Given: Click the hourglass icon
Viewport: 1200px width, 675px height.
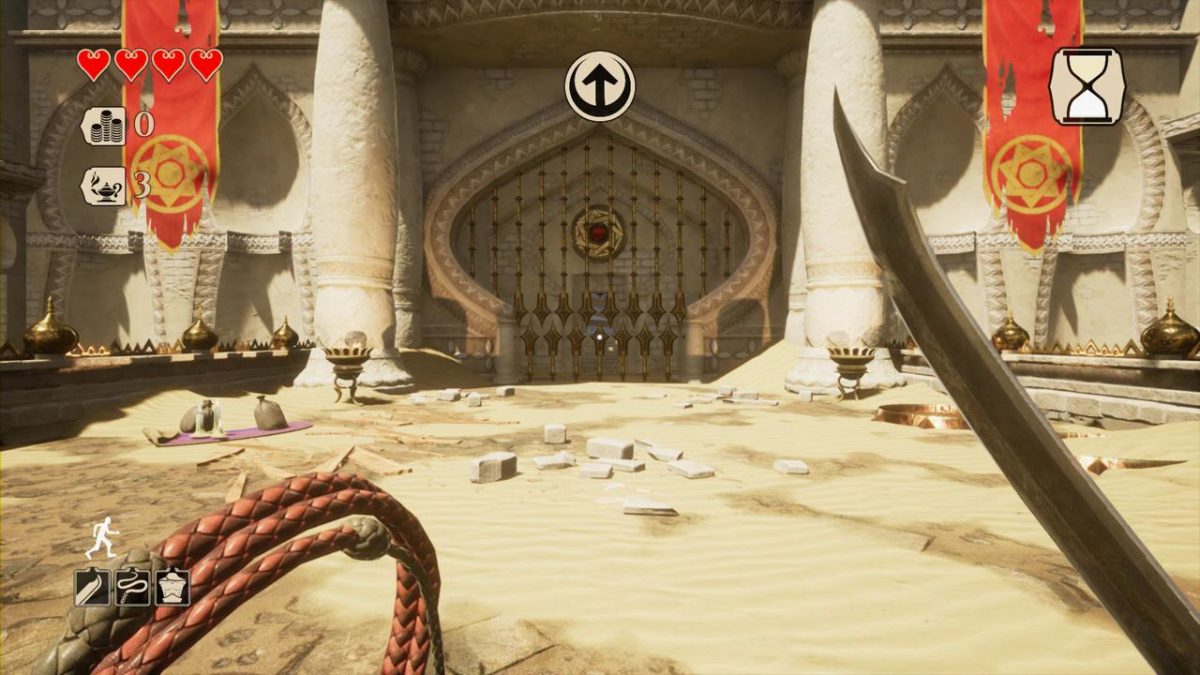Looking at the screenshot, I should tap(1087, 86).
